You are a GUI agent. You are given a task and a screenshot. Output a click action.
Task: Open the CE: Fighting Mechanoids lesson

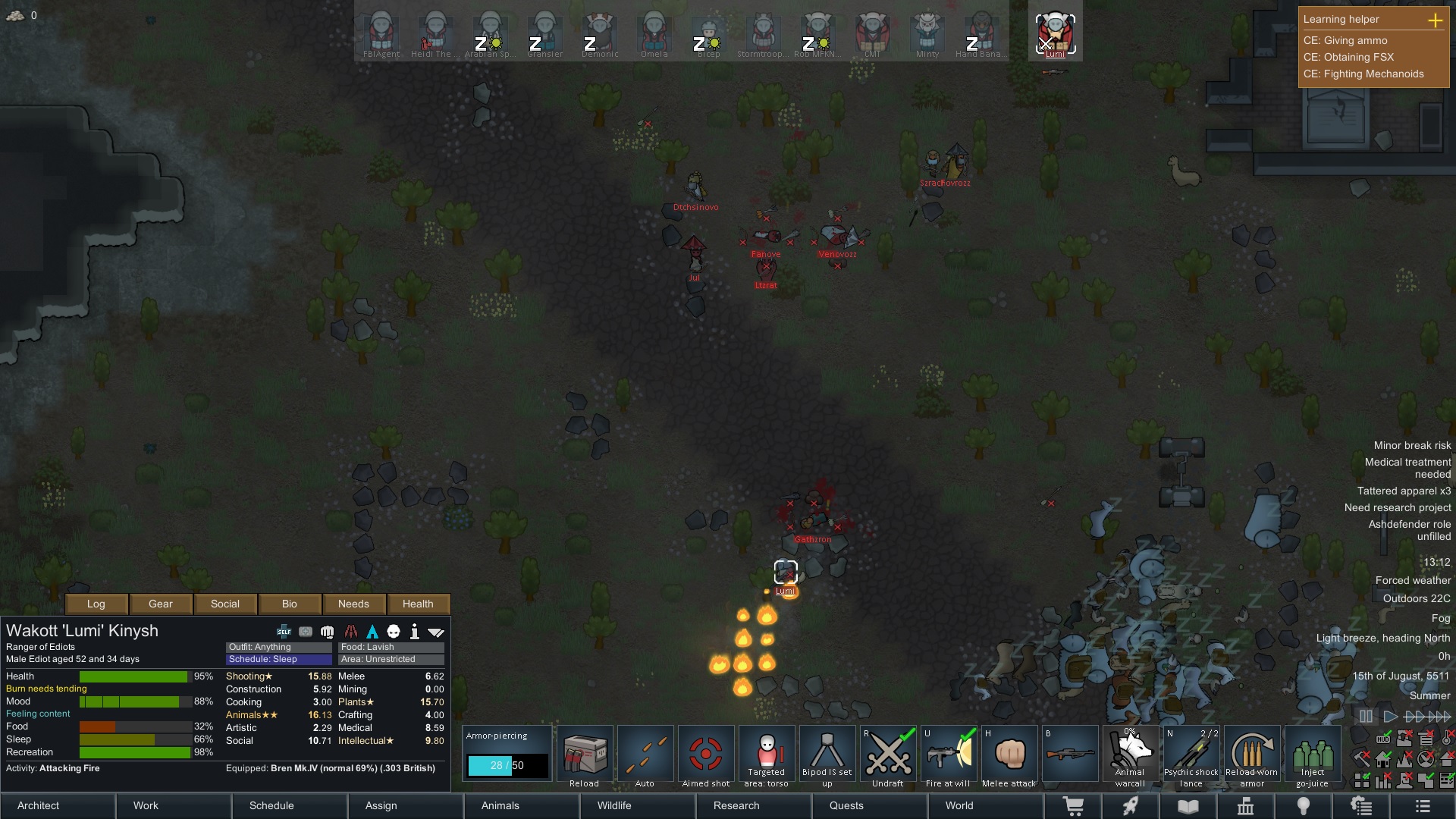1363,74
